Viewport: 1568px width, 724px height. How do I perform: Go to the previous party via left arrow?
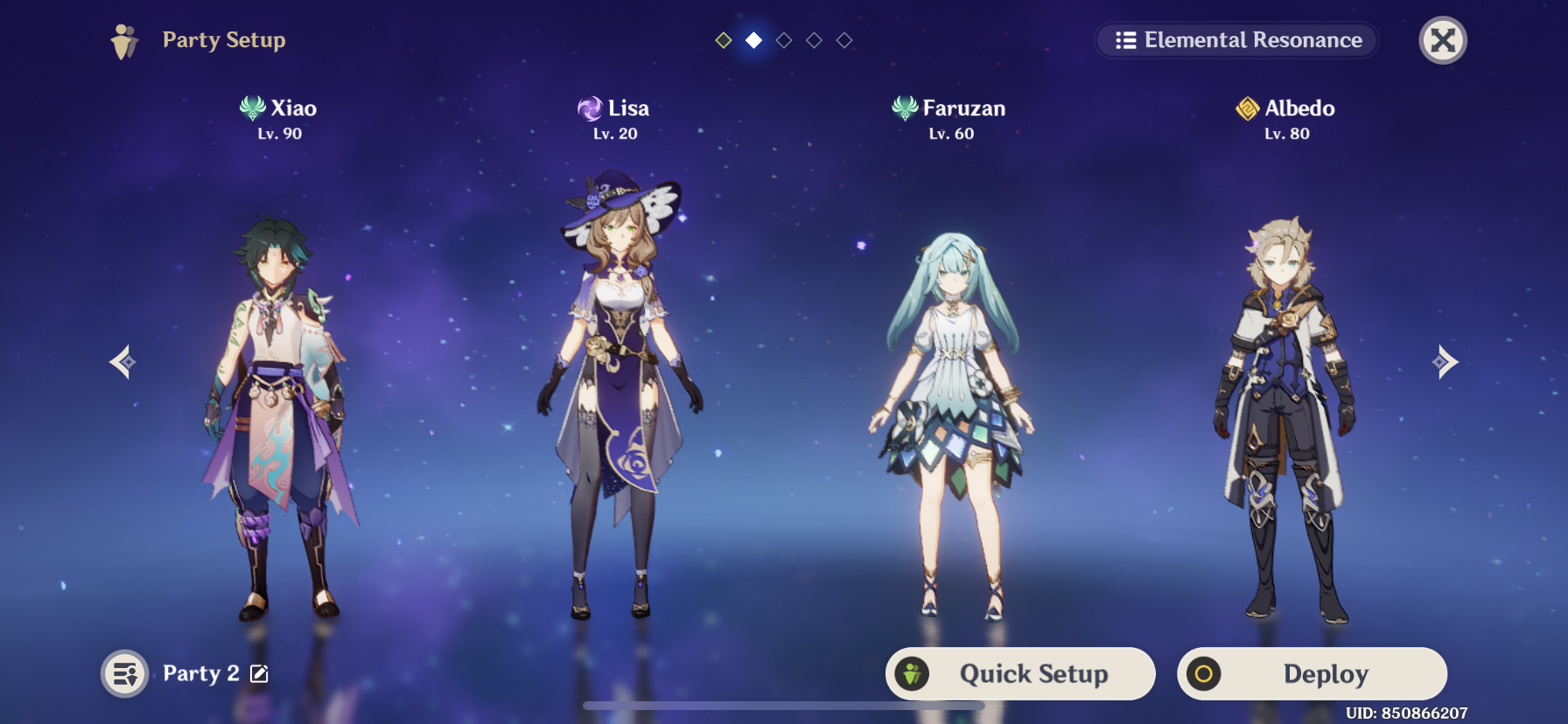(122, 361)
